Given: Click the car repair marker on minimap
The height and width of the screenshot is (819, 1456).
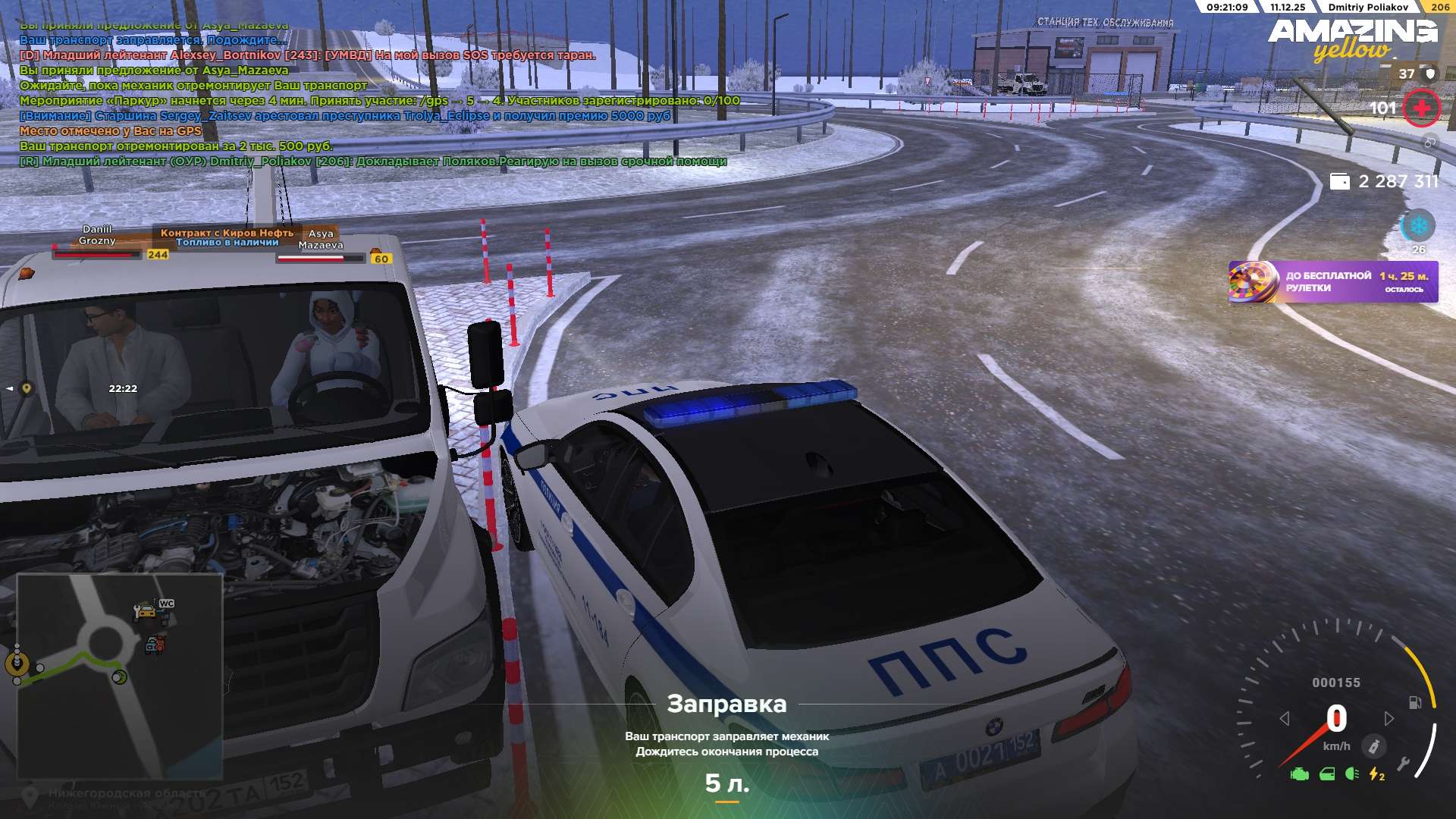Looking at the screenshot, I should pyautogui.click(x=143, y=610).
